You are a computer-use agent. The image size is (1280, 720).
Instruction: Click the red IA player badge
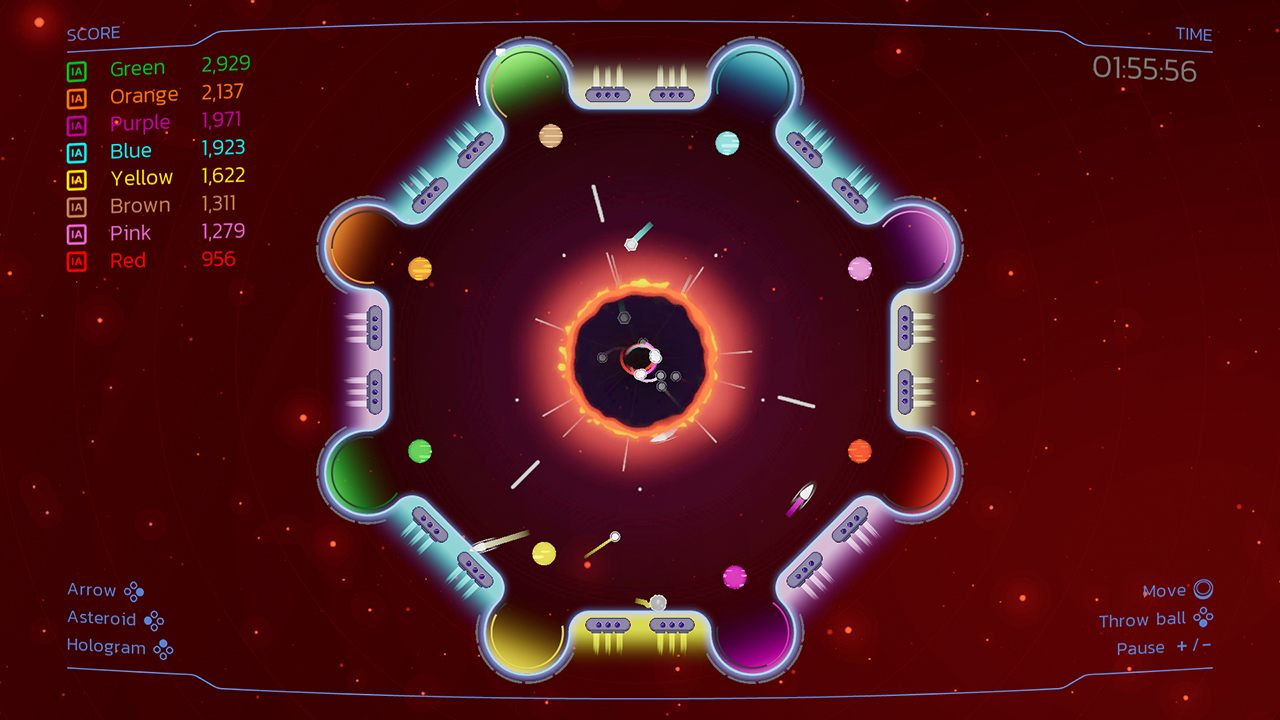(x=75, y=261)
